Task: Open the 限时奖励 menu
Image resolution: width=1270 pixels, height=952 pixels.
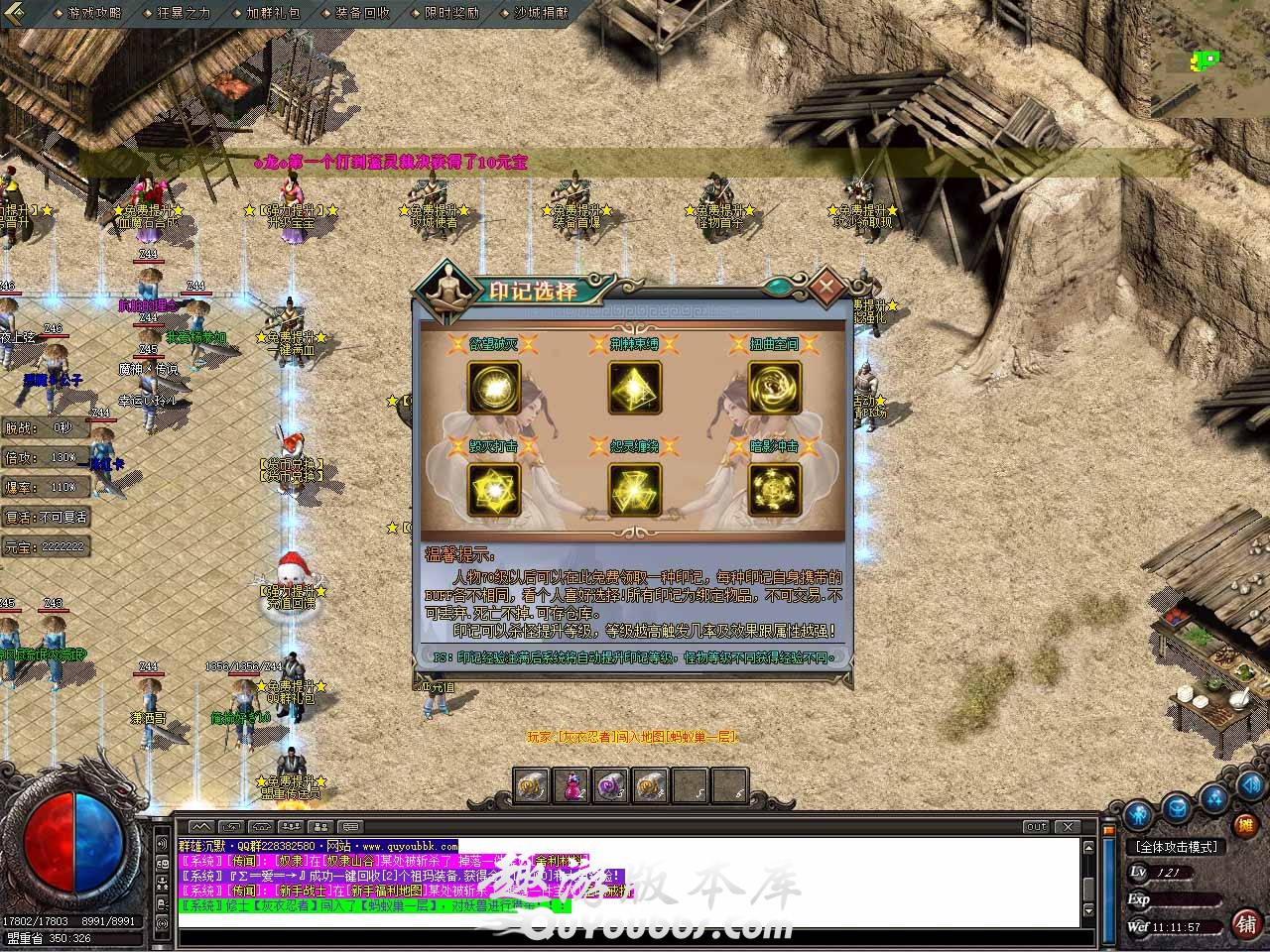Action: [451, 13]
